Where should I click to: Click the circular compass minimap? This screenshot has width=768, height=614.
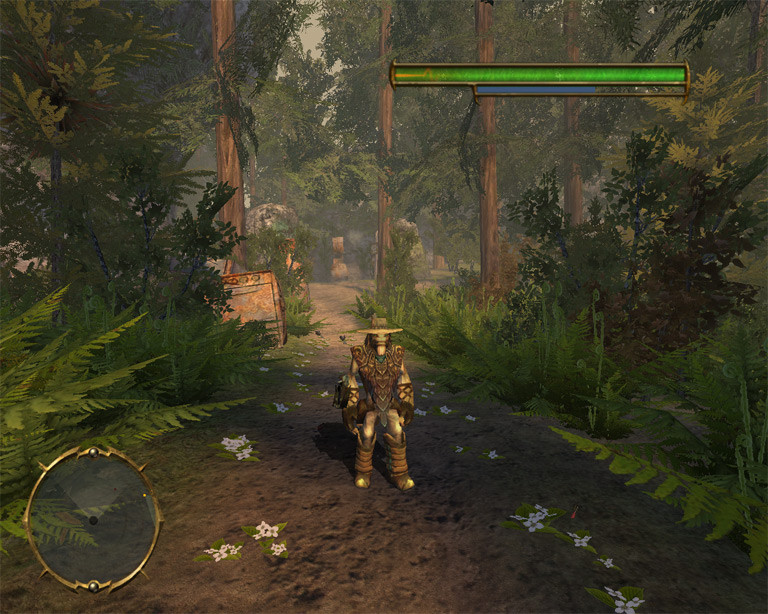click(92, 519)
